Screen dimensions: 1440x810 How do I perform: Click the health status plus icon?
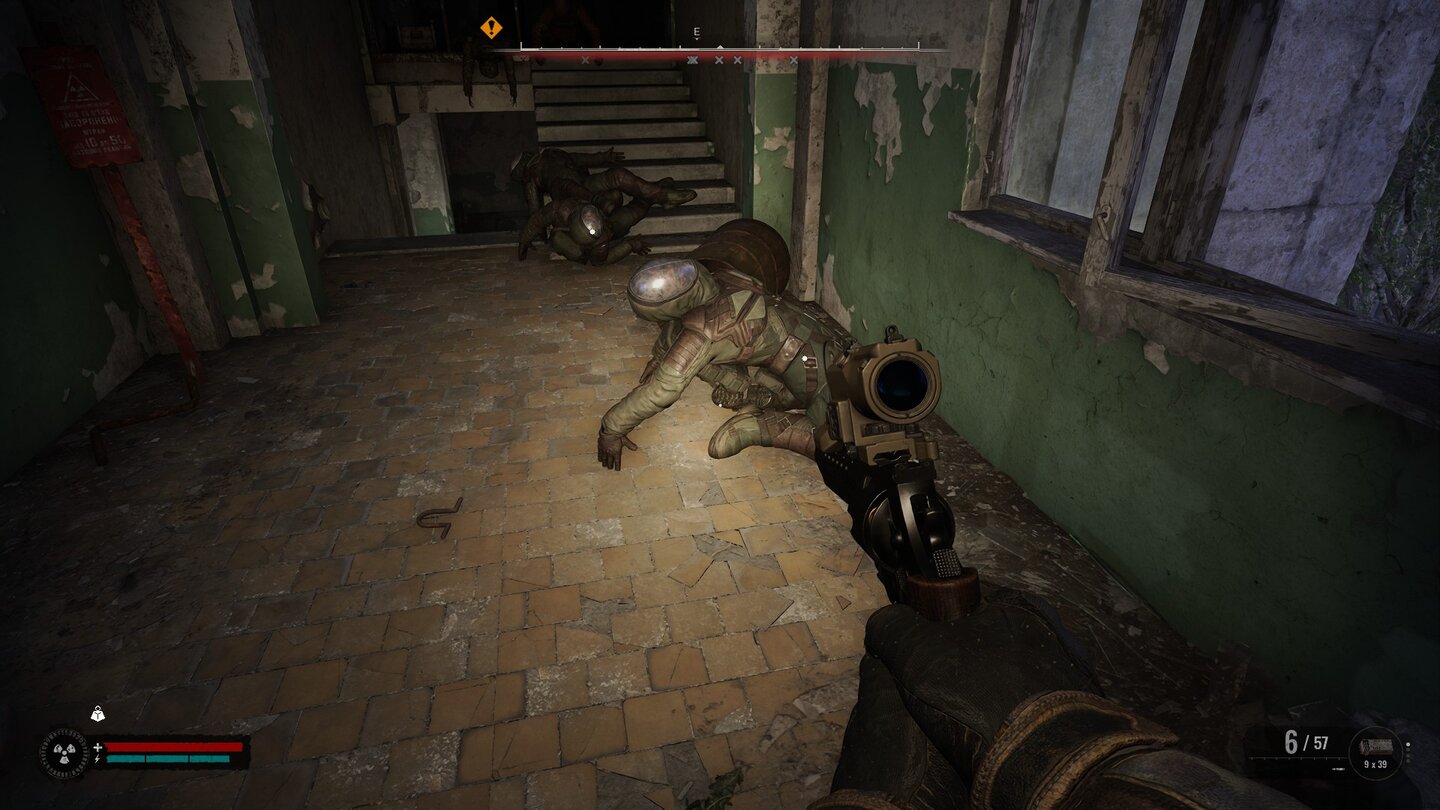[x=97, y=745]
